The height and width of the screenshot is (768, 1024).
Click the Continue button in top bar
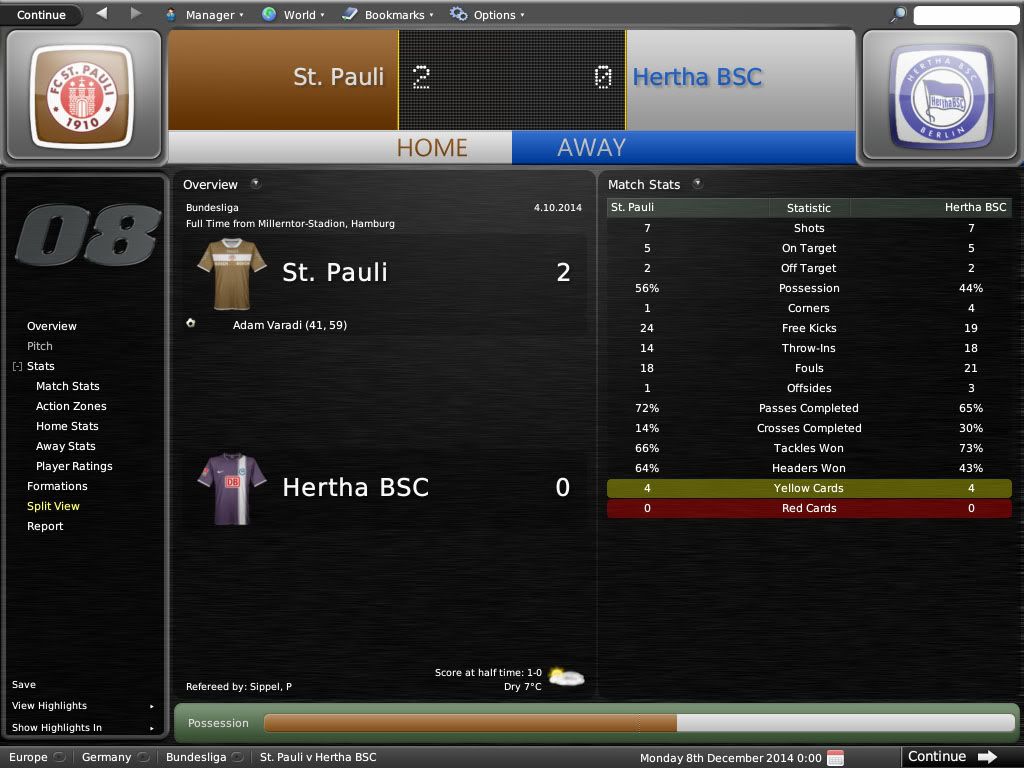click(41, 15)
